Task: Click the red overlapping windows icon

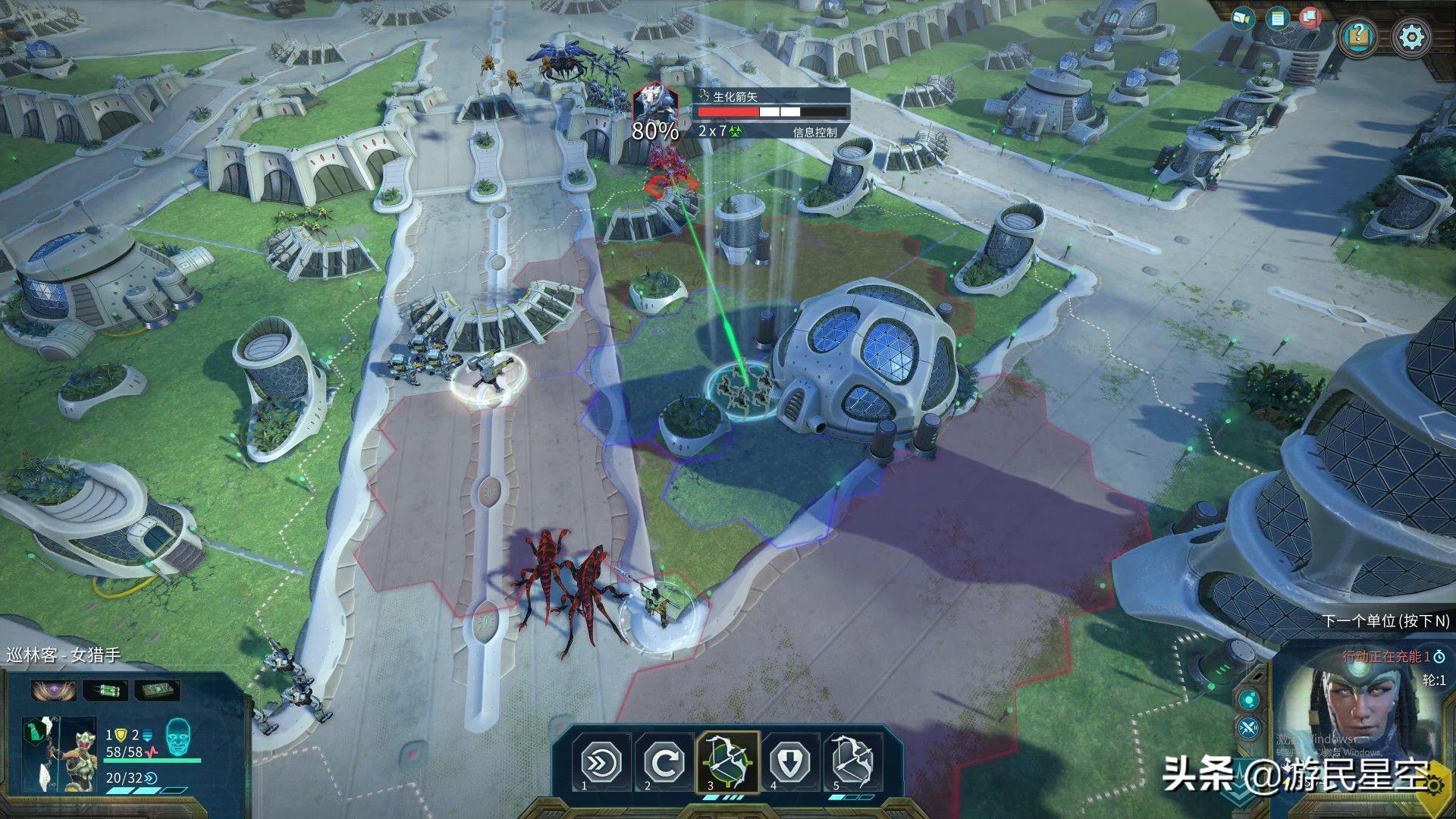Action: coord(1310,18)
